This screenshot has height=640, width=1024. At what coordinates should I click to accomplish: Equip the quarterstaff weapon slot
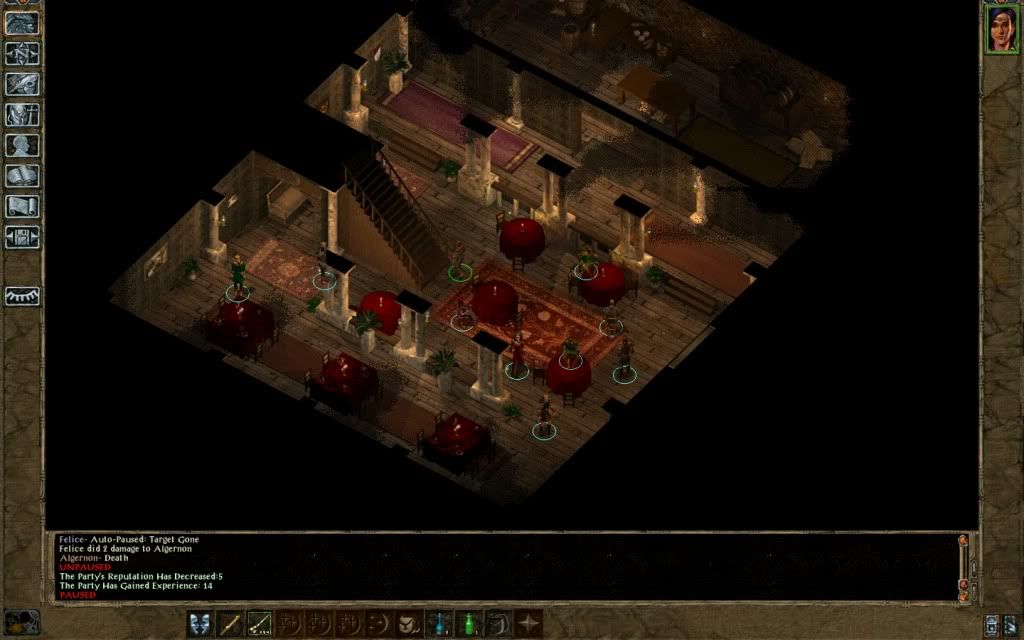pos(231,623)
